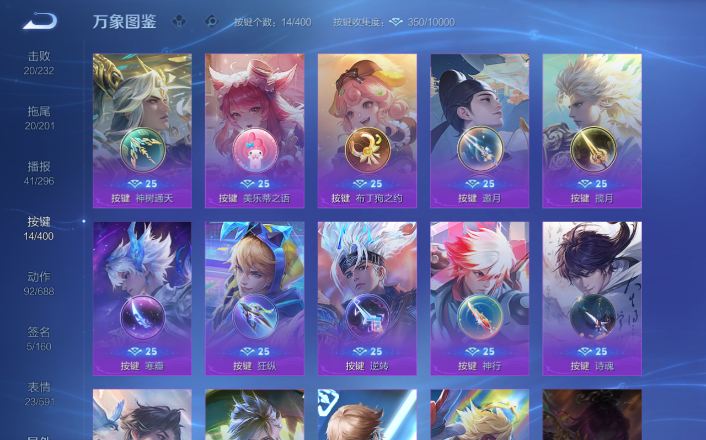
Task: Pick the 狂纵 button skin card
Action: pos(255,298)
